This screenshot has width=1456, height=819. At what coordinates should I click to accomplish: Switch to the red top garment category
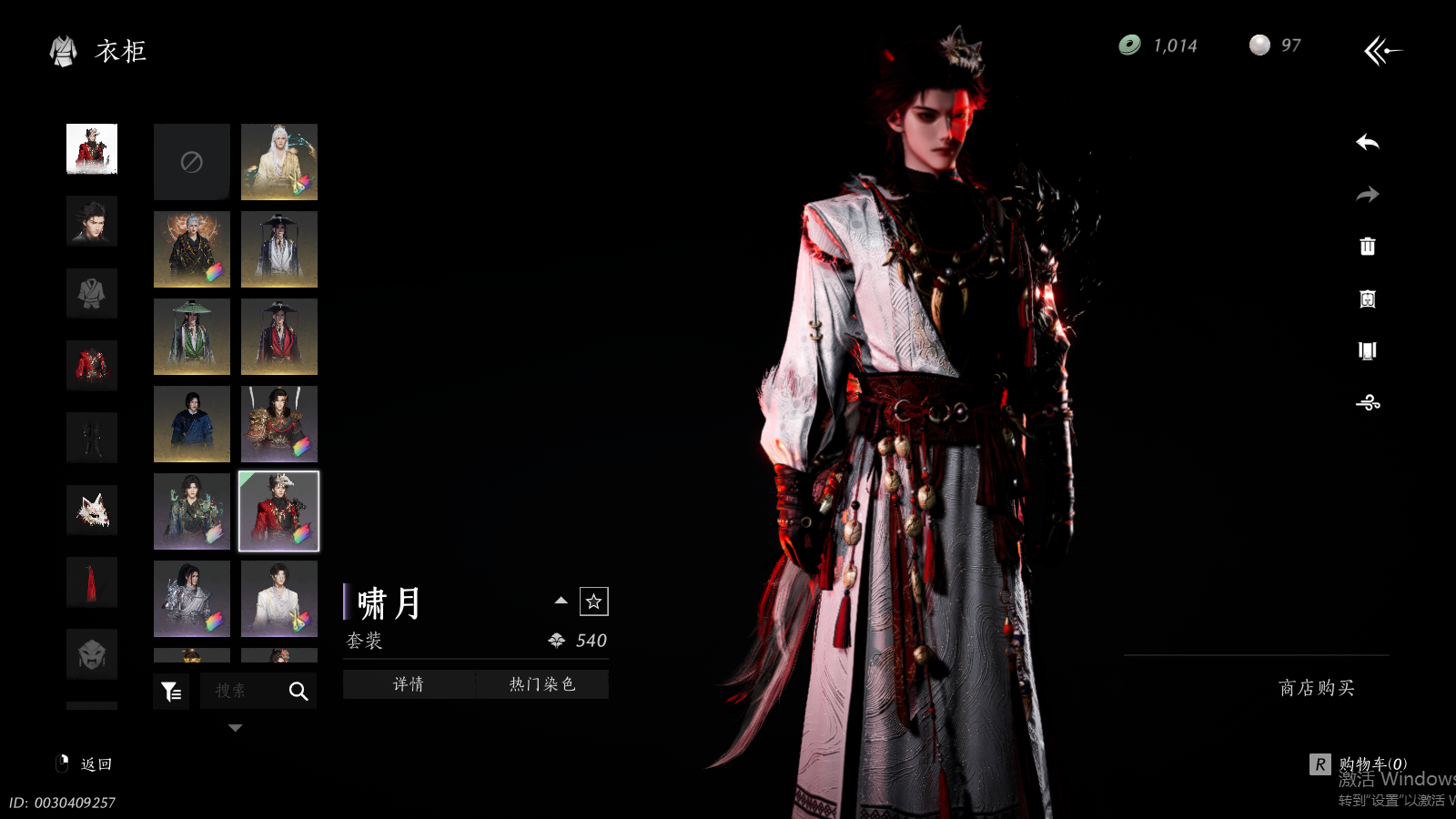tap(92, 366)
